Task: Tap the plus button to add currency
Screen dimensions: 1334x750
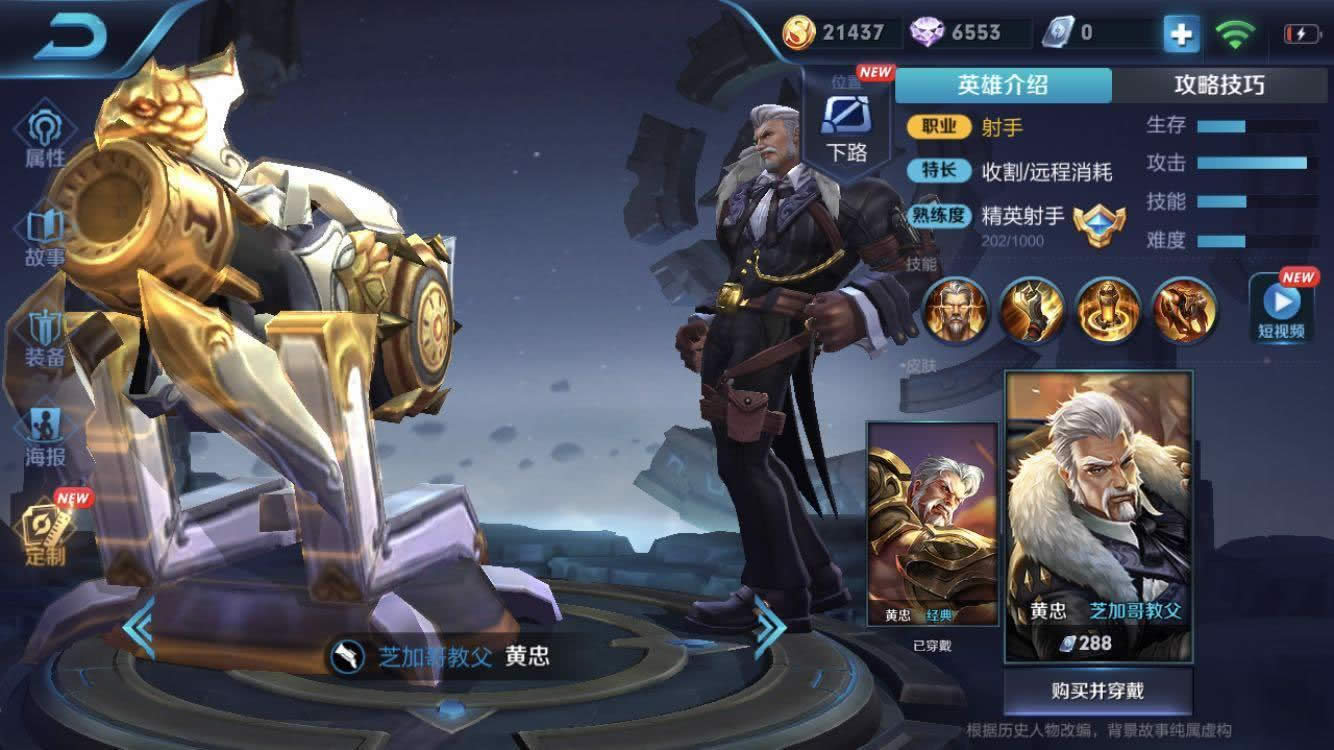Action: tap(1181, 34)
